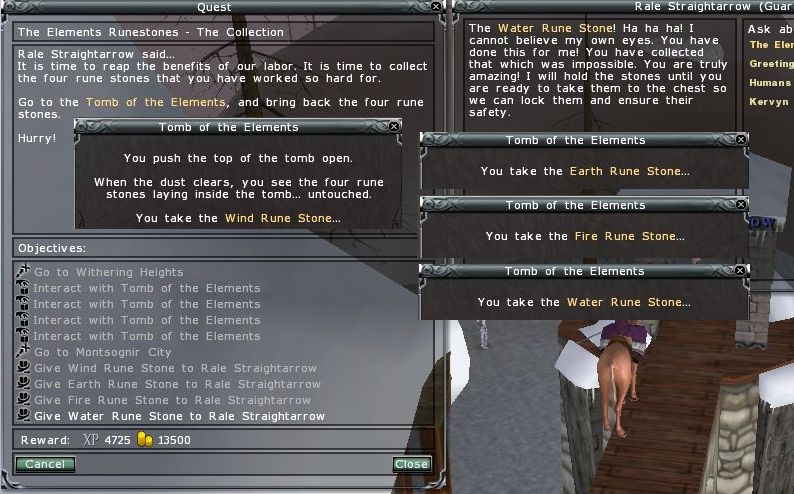Dismiss the Wind Rune Stone popup
Image resolution: width=794 pixels, height=494 pixels.
393,127
